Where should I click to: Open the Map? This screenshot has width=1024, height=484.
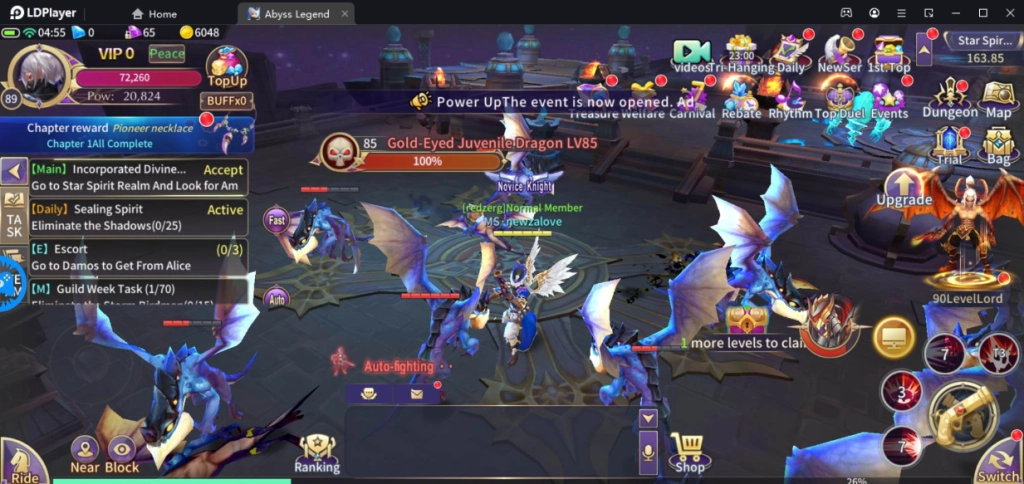[998, 98]
